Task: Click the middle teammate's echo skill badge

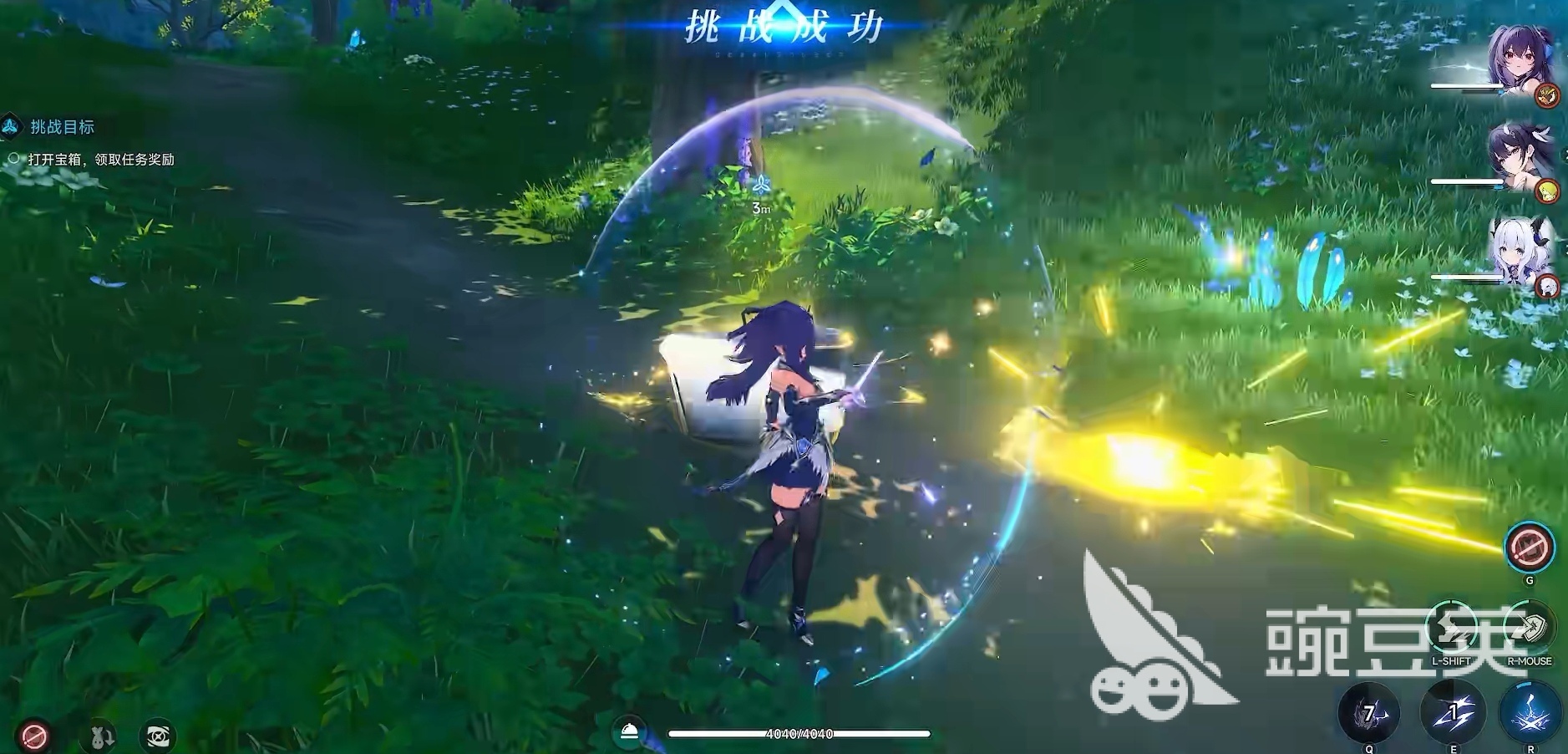Action: pos(1549,190)
